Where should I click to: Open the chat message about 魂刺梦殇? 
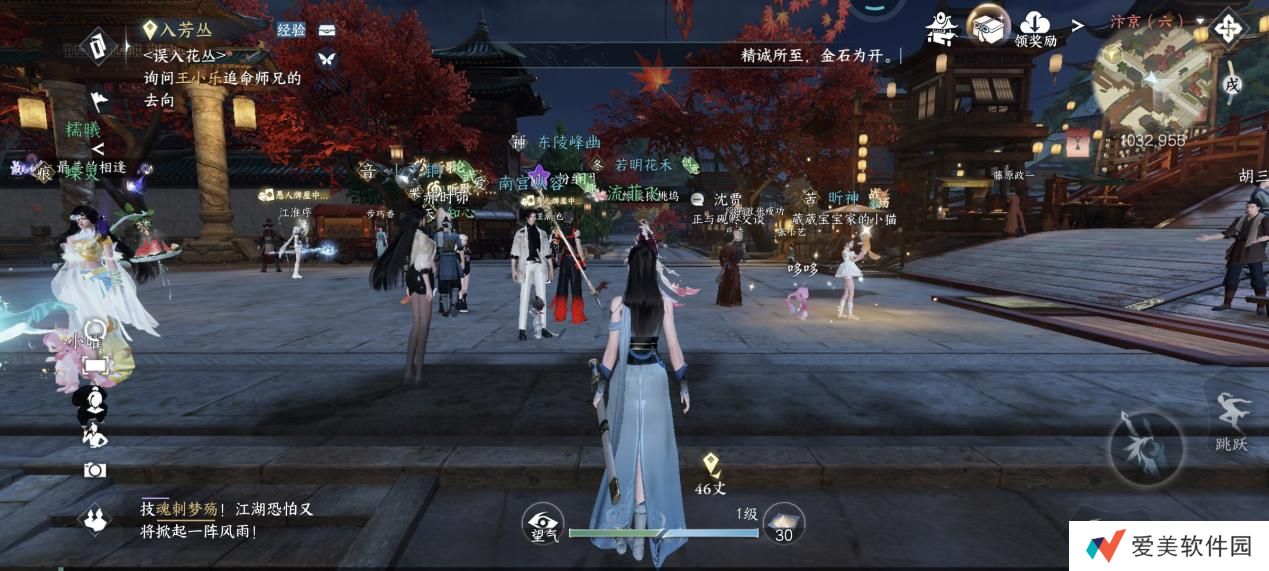tap(226, 520)
